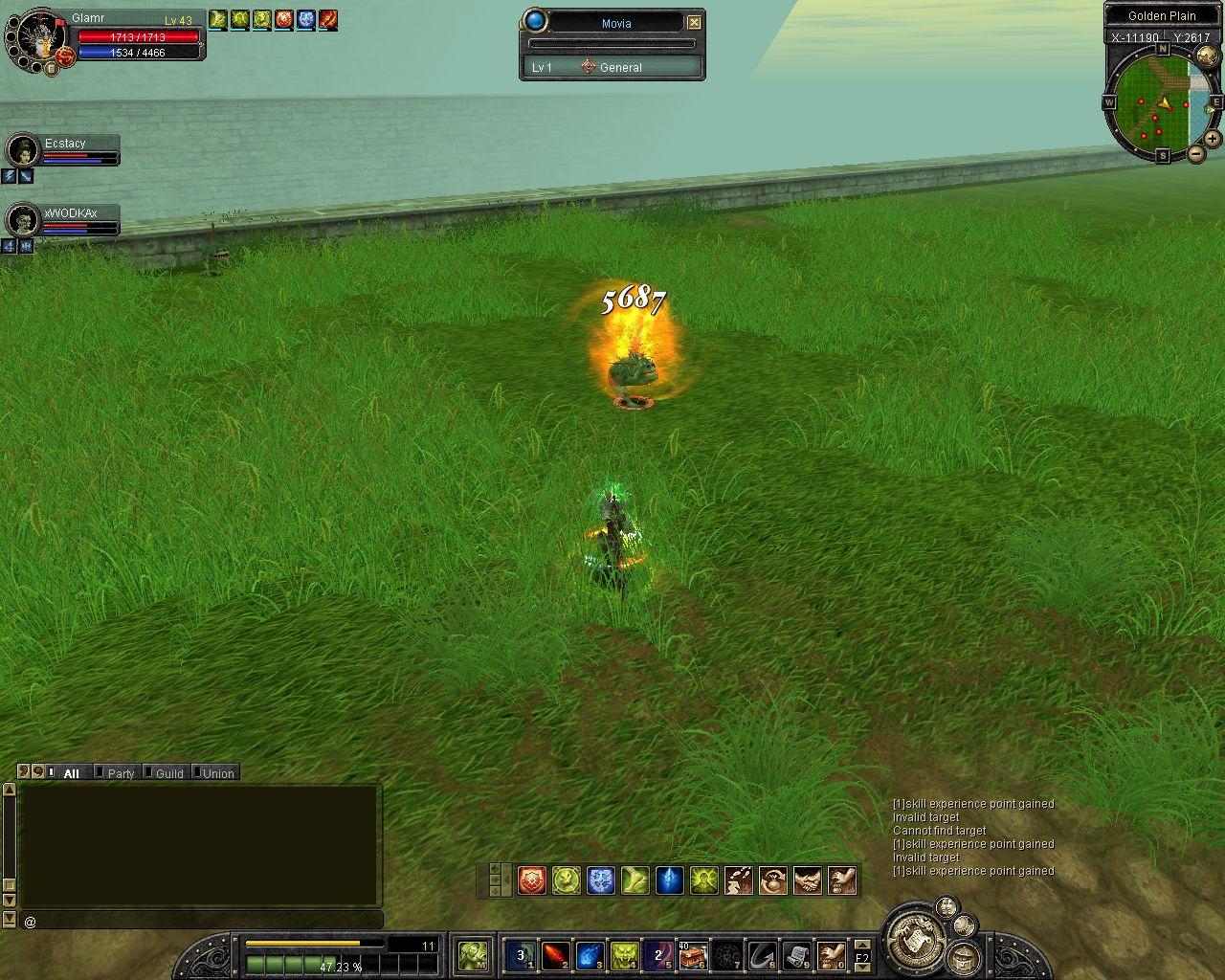
Task: Close the Movia target window
Action: pyautogui.click(x=695, y=22)
